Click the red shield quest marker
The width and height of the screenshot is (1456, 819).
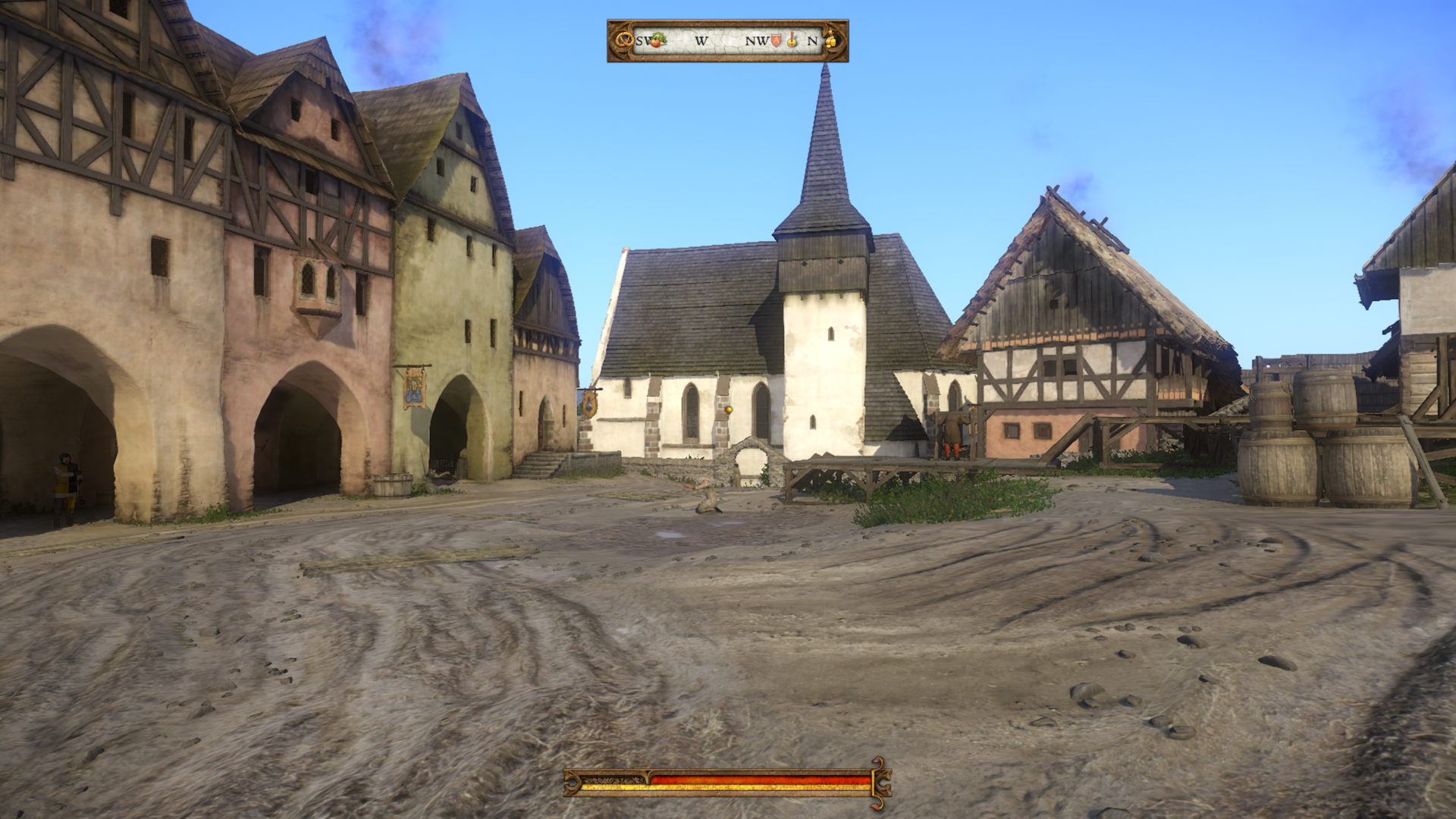(776, 40)
